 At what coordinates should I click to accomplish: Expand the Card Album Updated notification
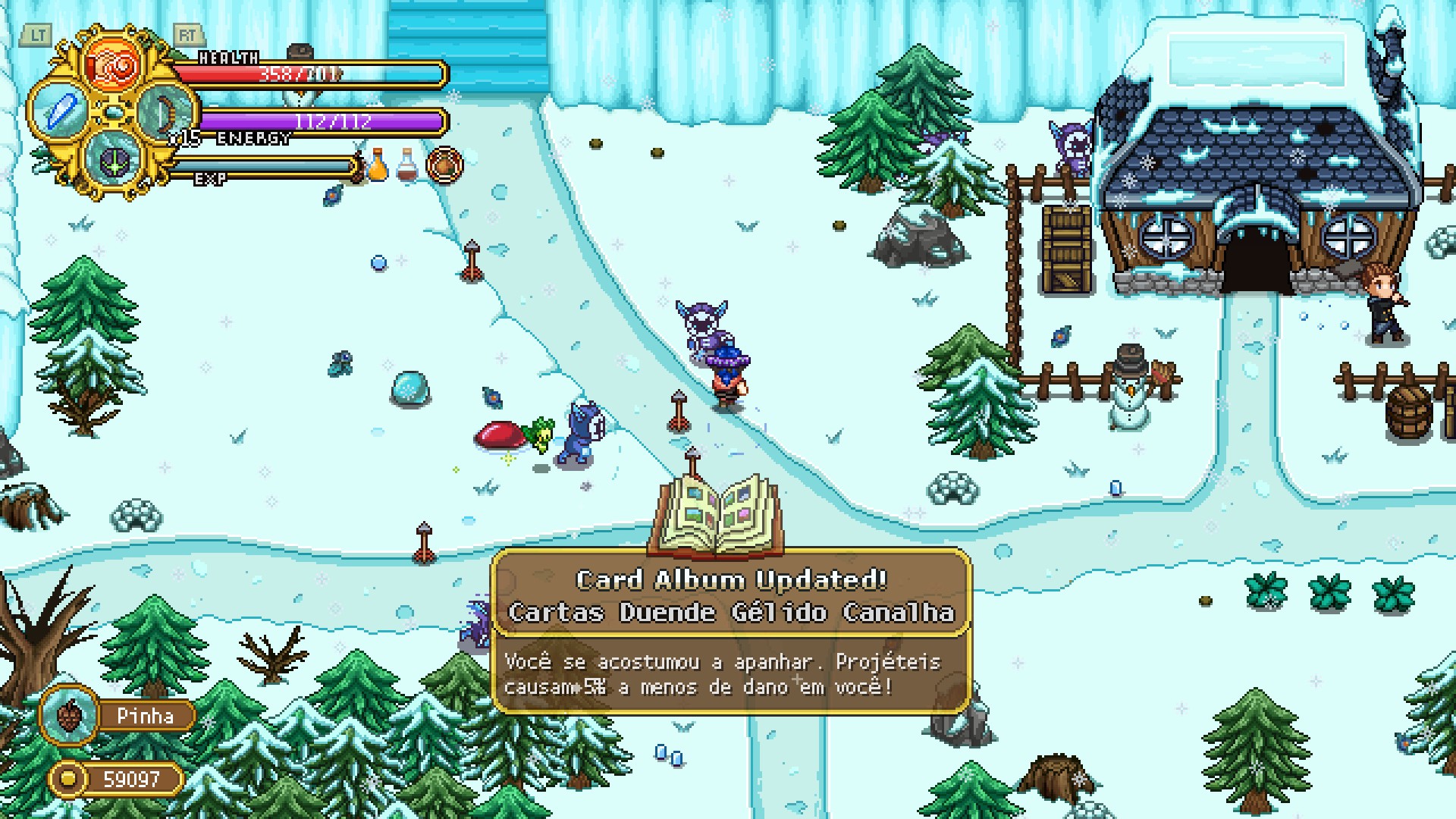pos(730,579)
